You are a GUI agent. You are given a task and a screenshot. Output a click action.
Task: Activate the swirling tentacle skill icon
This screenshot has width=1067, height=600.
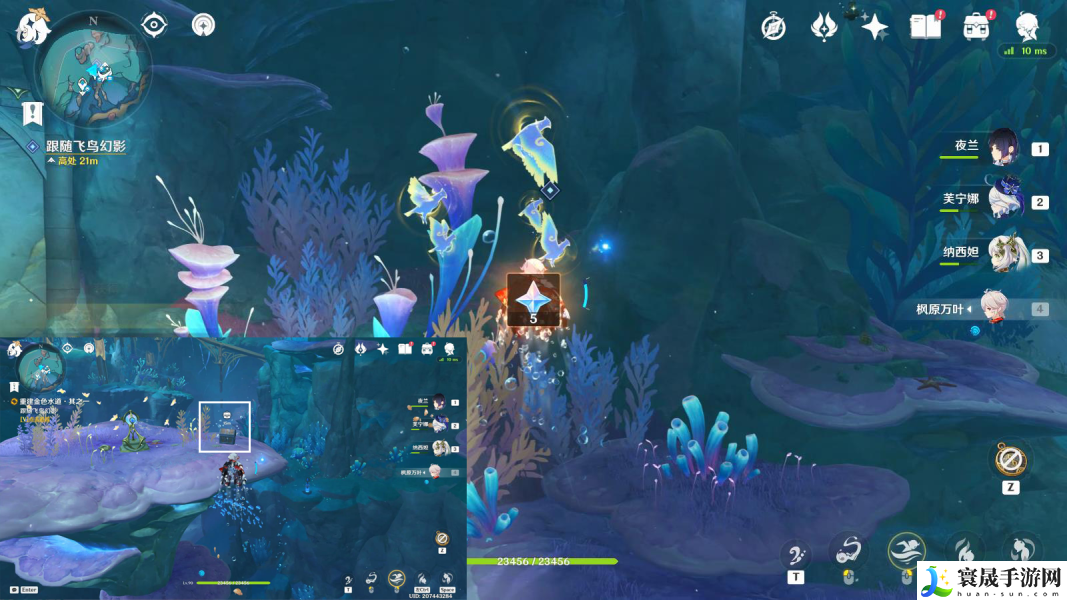(x=848, y=551)
